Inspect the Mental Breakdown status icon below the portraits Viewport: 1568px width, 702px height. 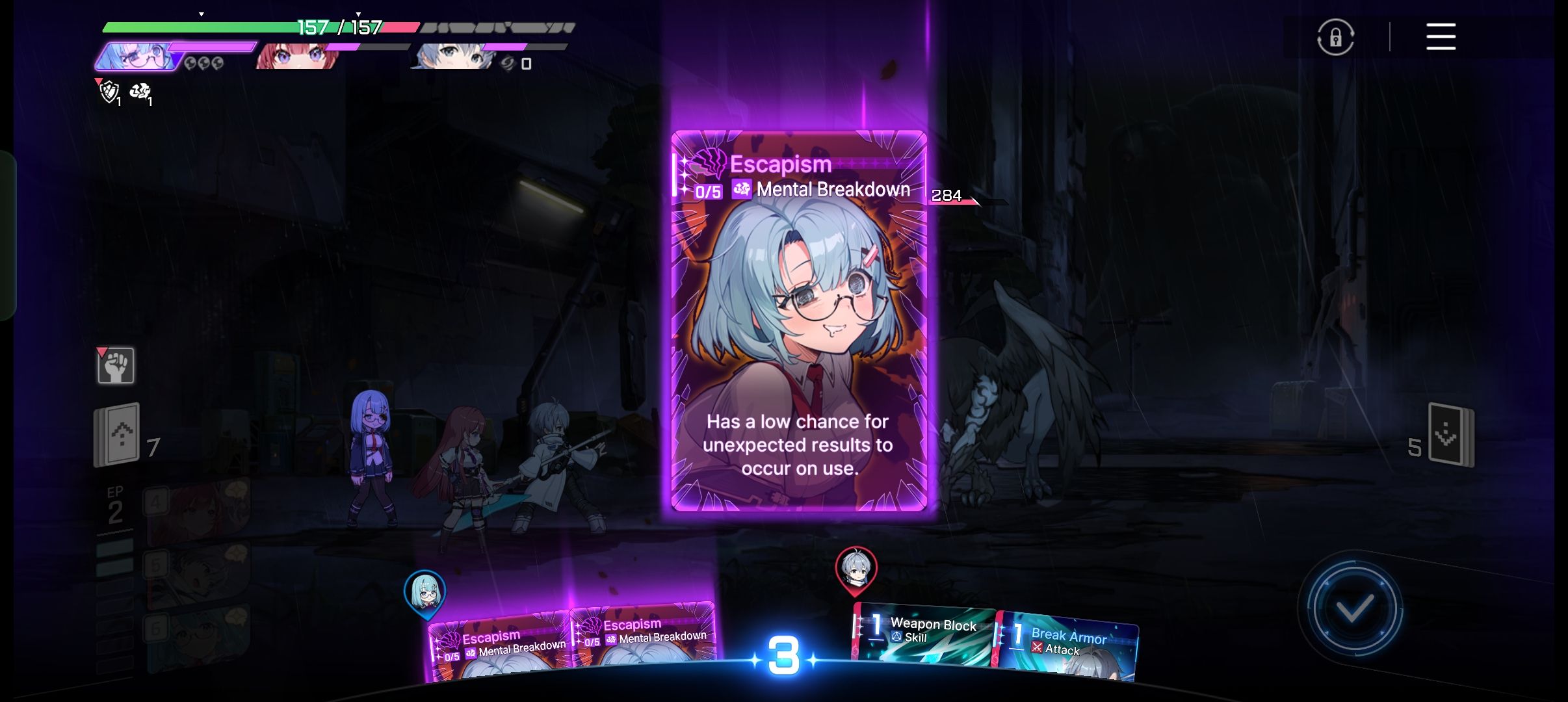(140, 92)
